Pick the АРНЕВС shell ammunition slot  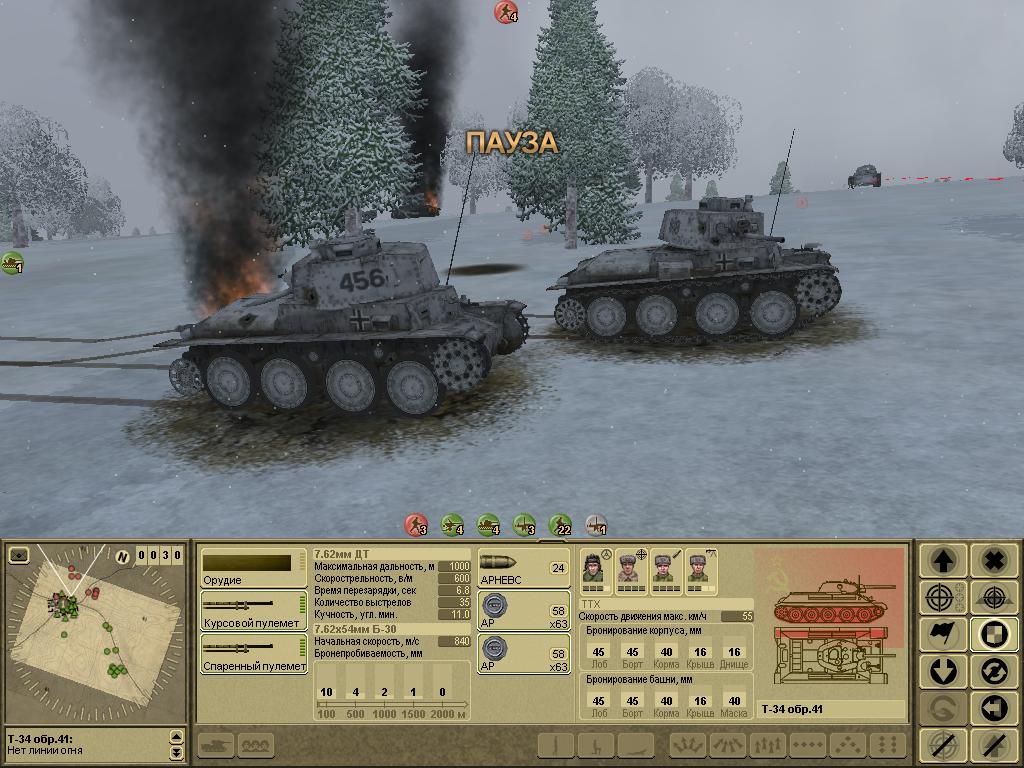pos(523,567)
